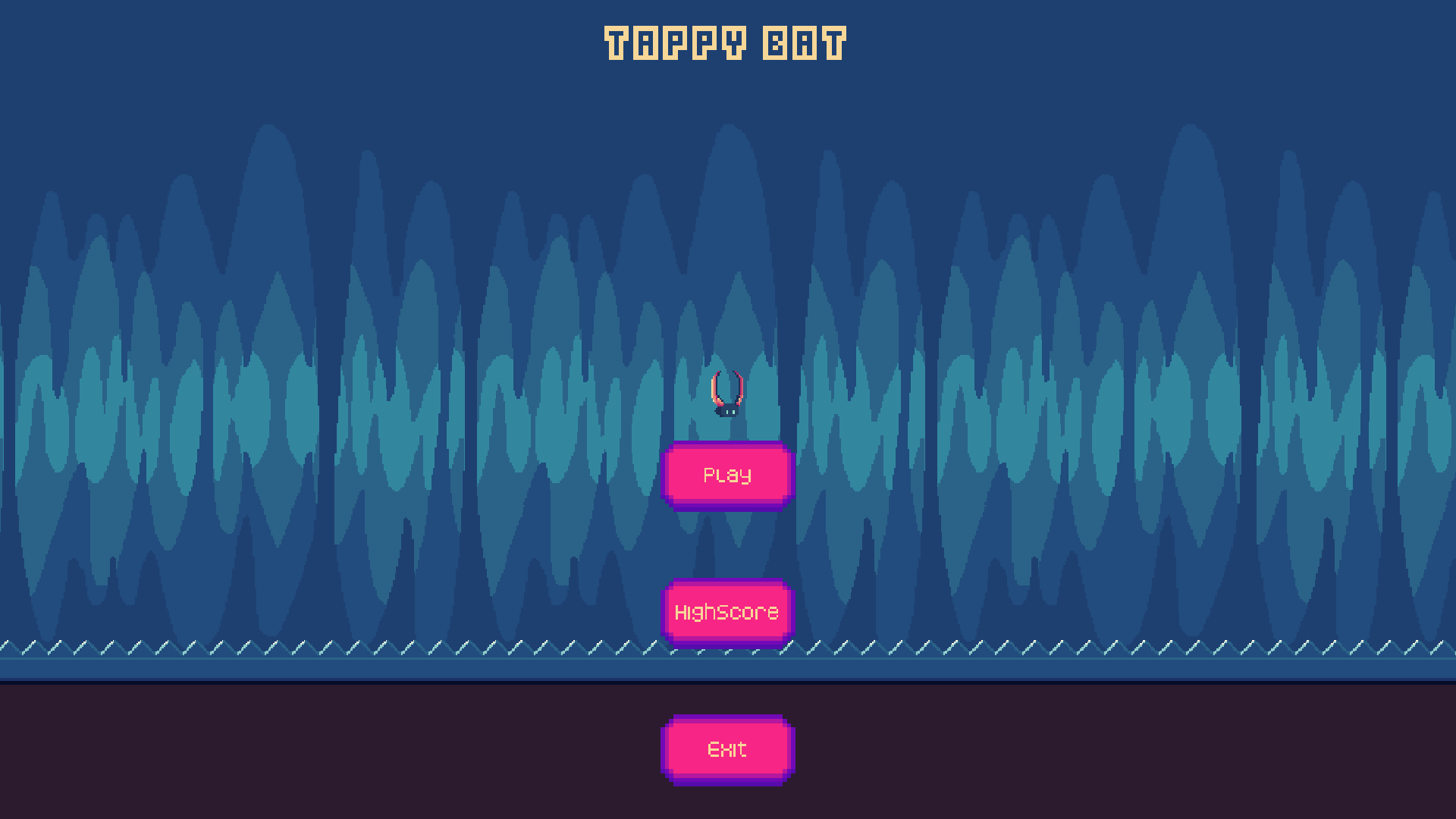Select the Tappy Bat title logo
The width and height of the screenshot is (1456, 819).
tap(724, 43)
